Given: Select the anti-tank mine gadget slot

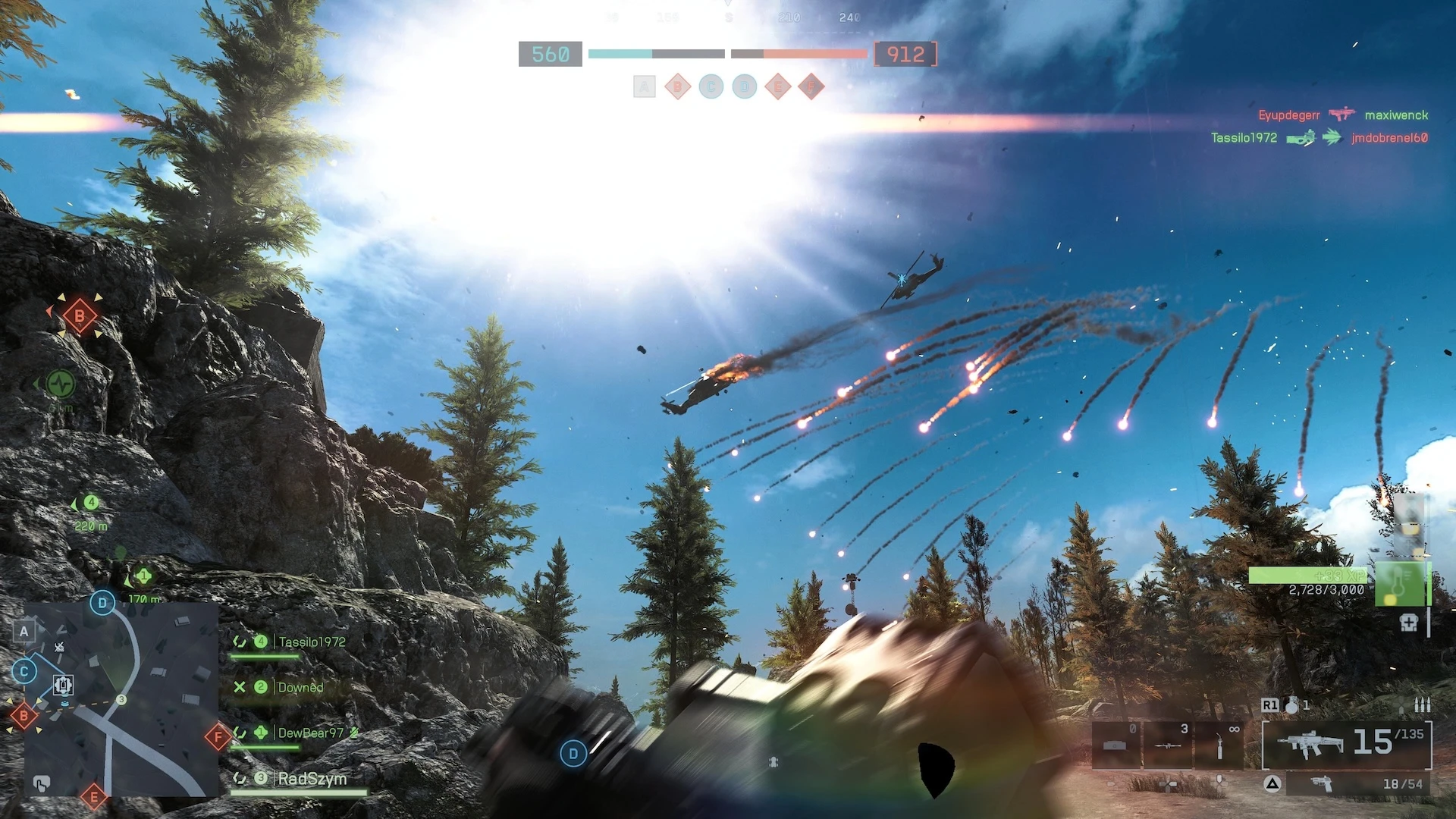Looking at the screenshot, I should [x=1116, y=745].
